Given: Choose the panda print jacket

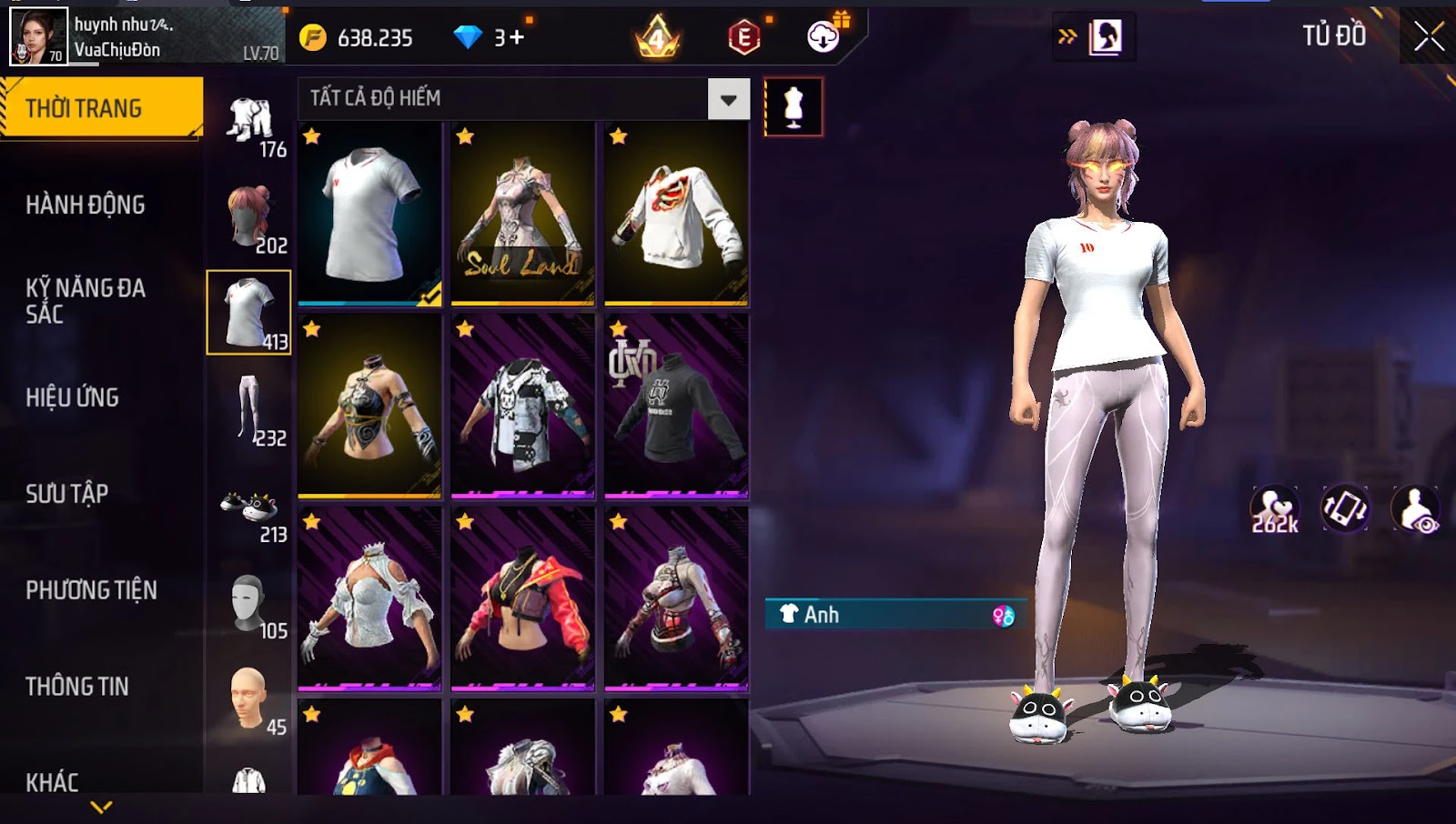Looking at the screenshot, I should click(522, 407).
